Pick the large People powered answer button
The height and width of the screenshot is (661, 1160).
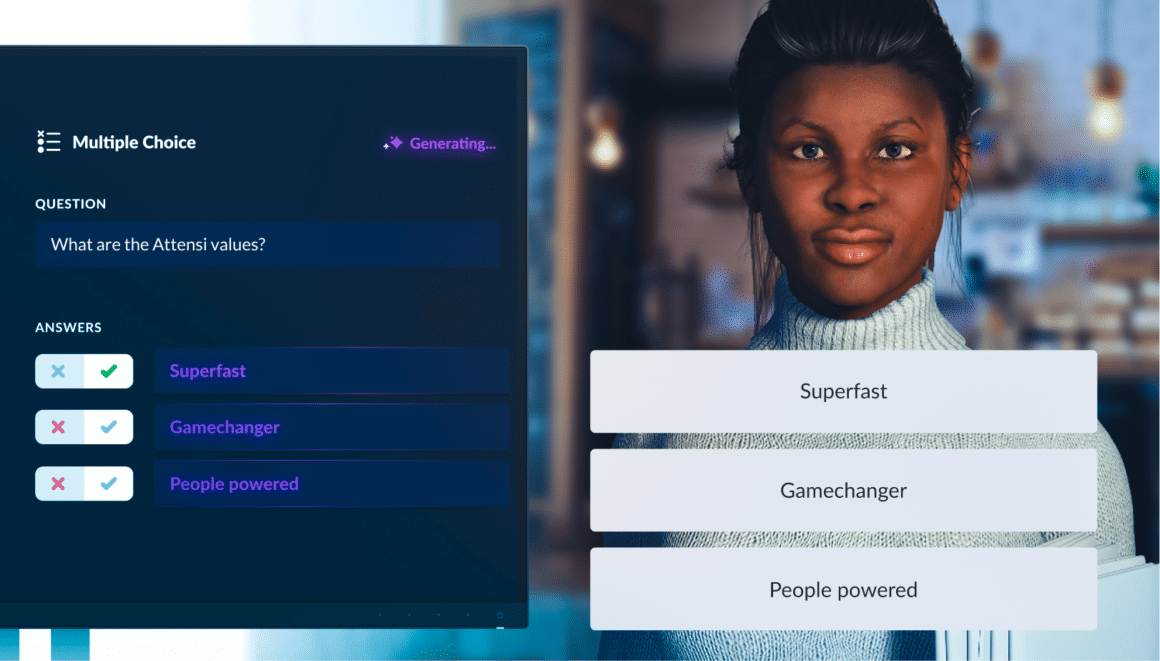click(843, 589)
